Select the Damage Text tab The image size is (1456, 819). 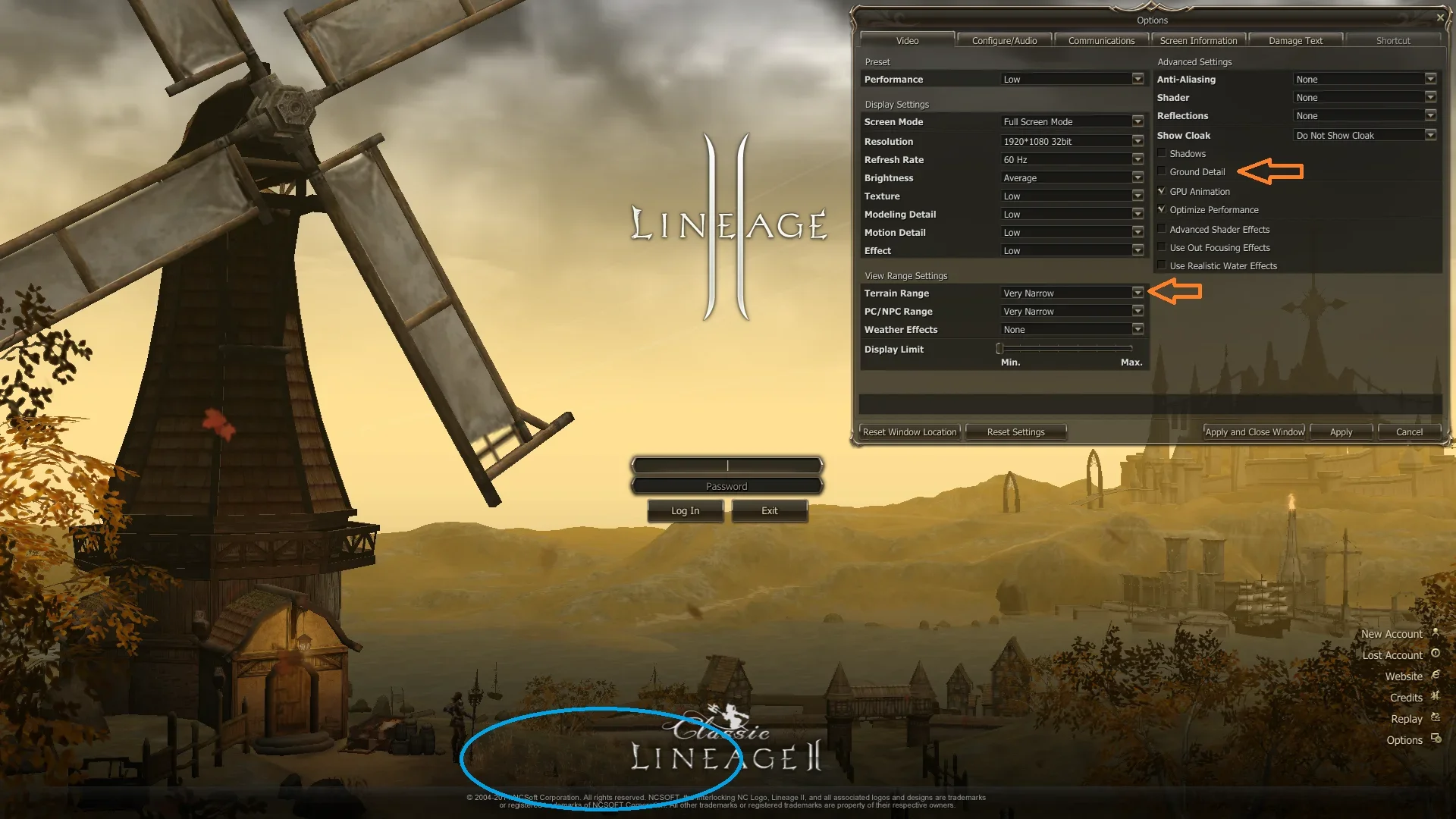[1295, 41]
